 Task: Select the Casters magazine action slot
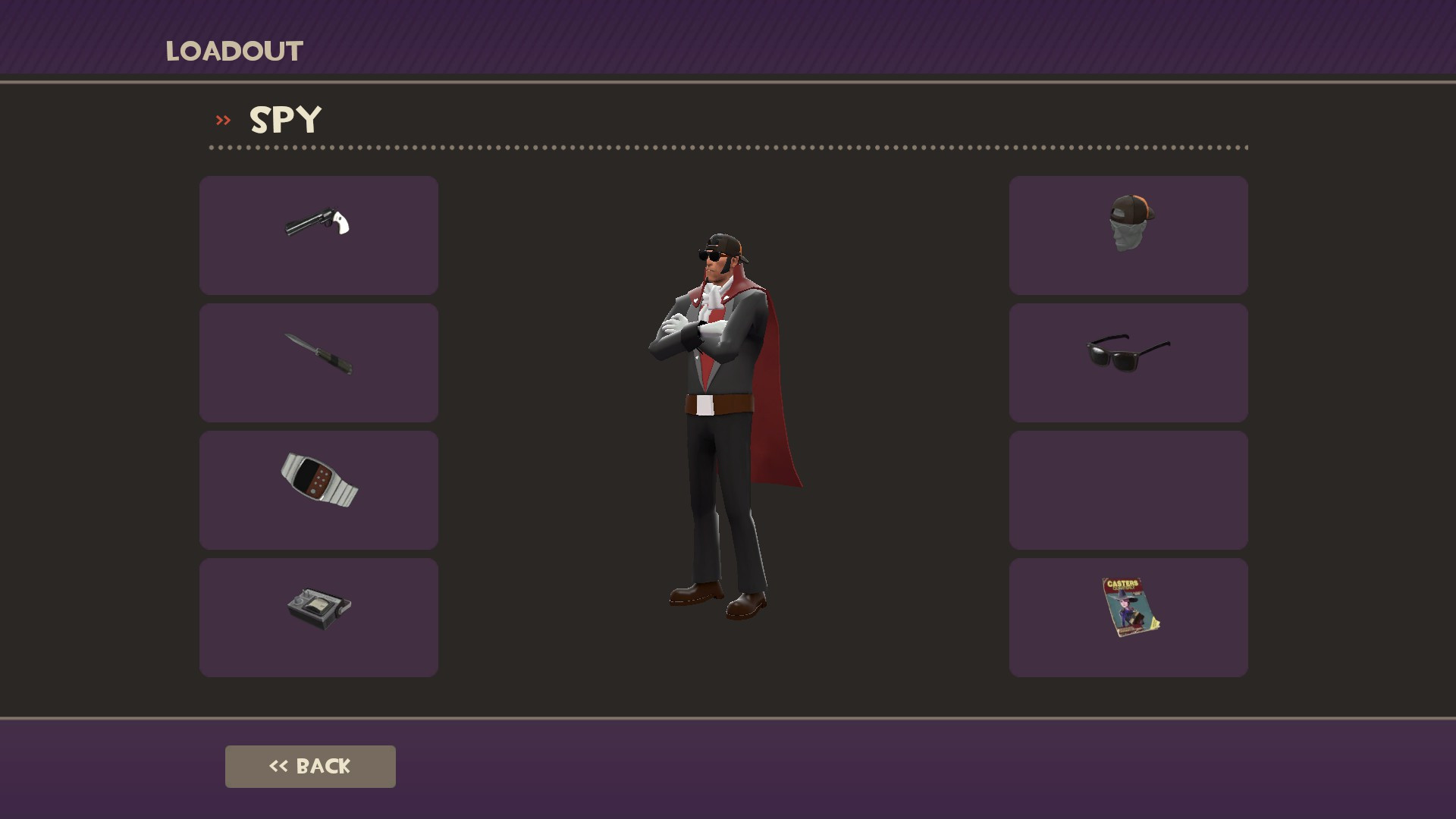[x=1128, y=617]
